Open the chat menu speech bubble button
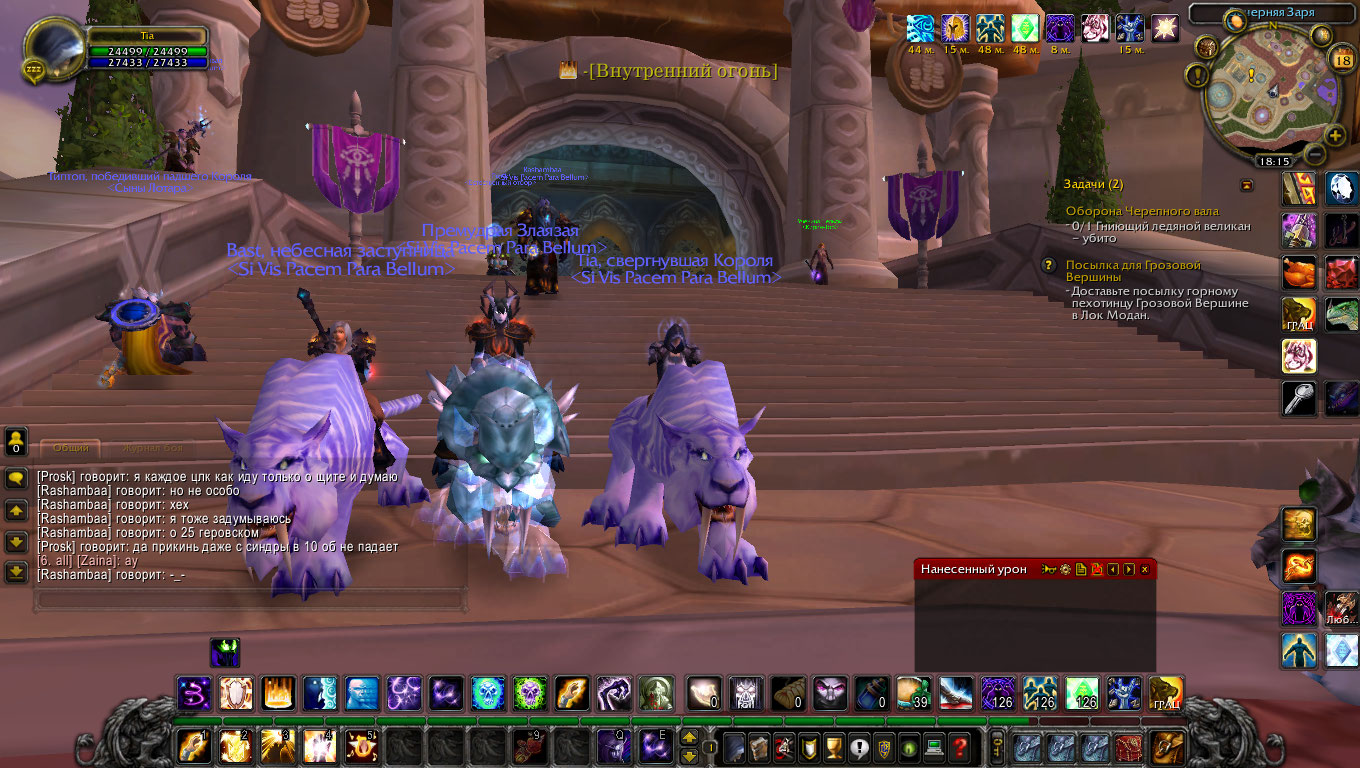 [16, 479]
